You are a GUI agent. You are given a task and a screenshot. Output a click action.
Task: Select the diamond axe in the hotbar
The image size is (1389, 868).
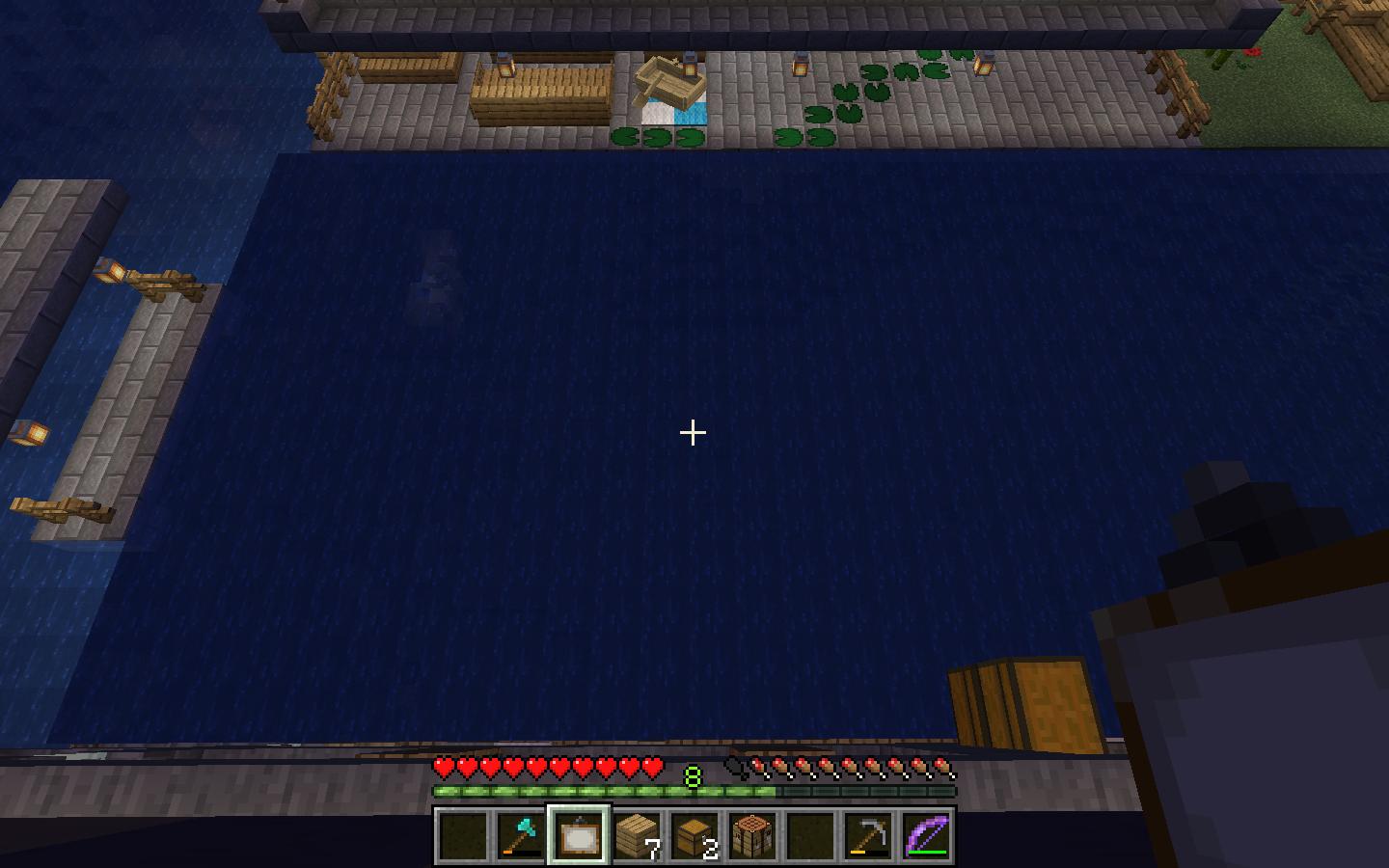tap(520, 835)
